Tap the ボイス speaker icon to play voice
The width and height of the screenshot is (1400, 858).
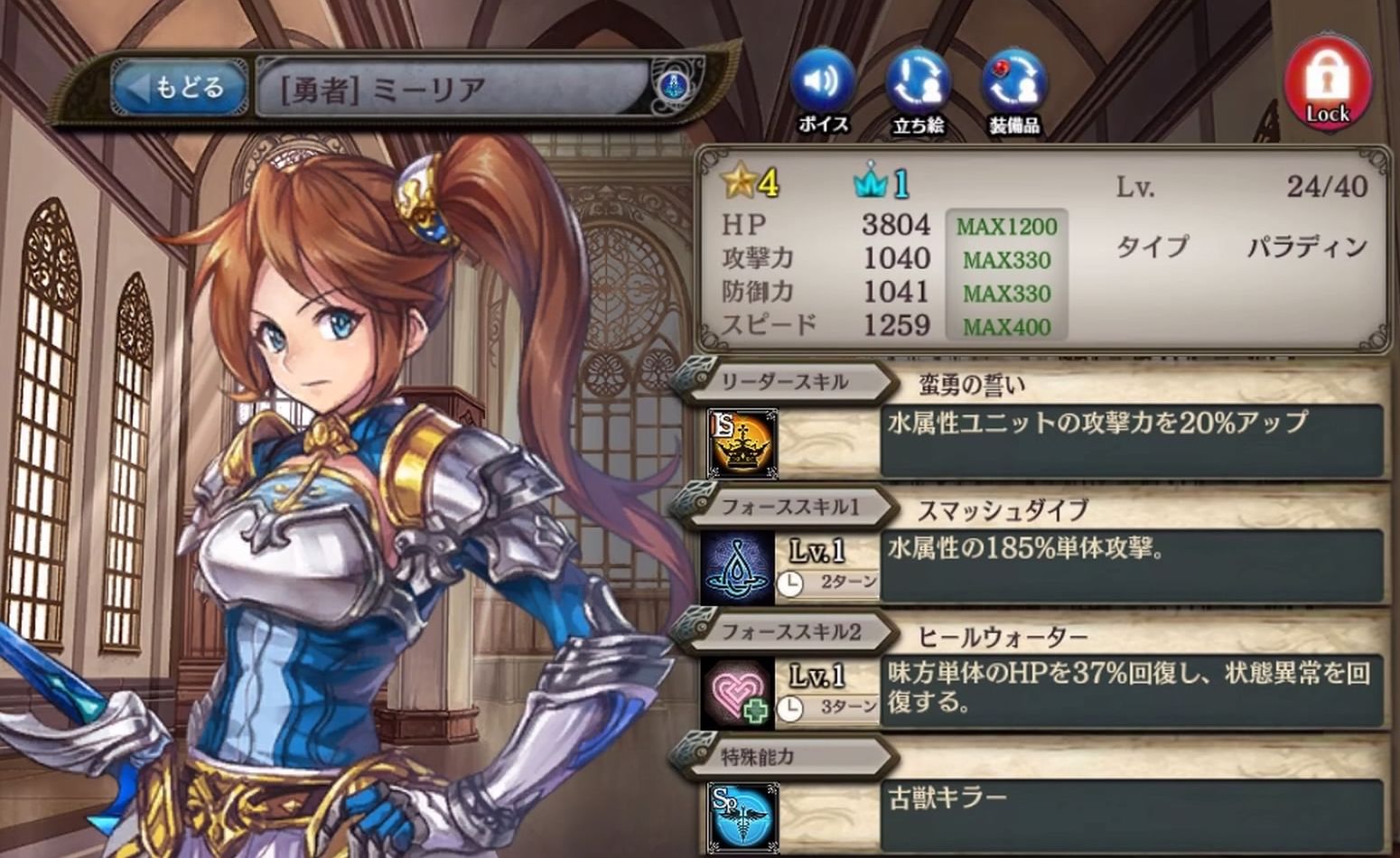coord(824,81)
